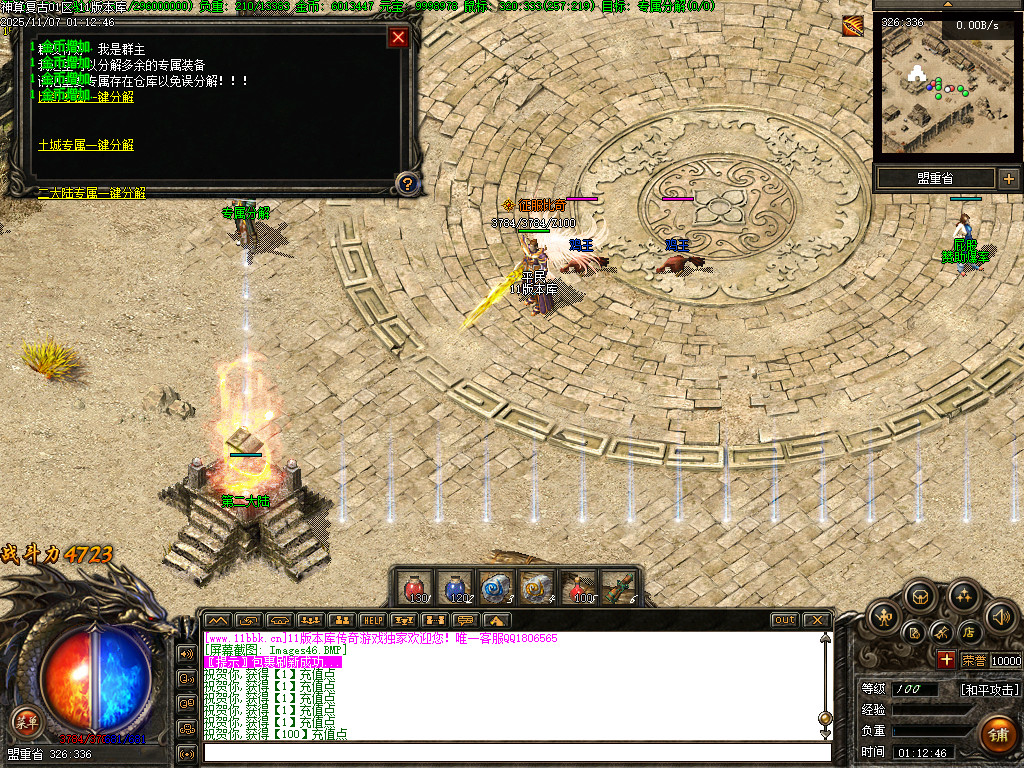The height and width of the screenshot is (768, 1024).
Task: Switch the 和平攻击 attack mode
Action: (x=989, y=690)
